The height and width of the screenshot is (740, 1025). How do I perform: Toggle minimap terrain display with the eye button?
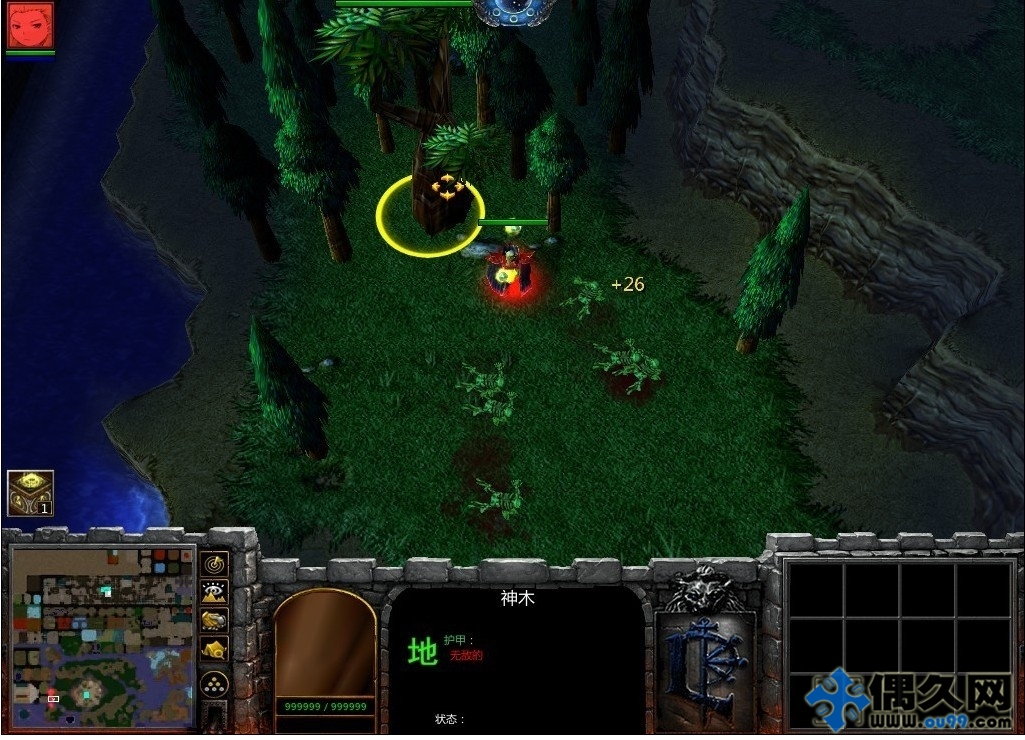click(214, 592)
